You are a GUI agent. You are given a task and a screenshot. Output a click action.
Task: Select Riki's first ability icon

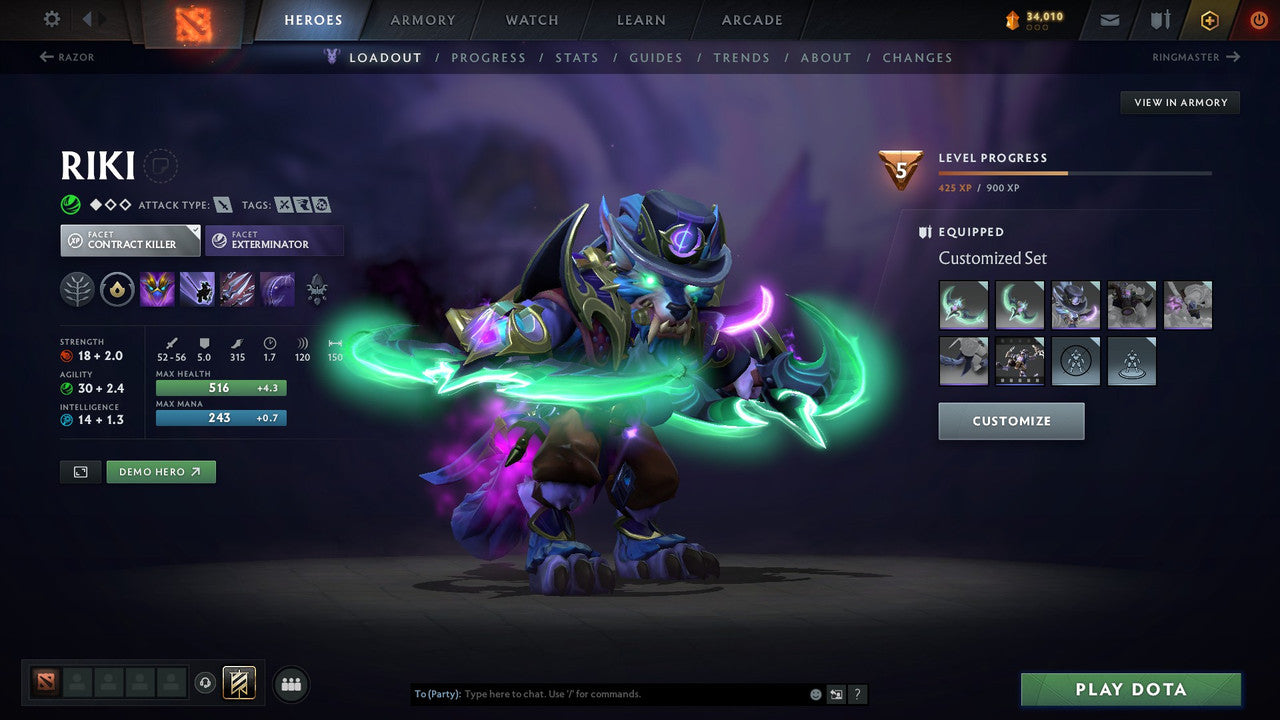click(x=158, y=290)
